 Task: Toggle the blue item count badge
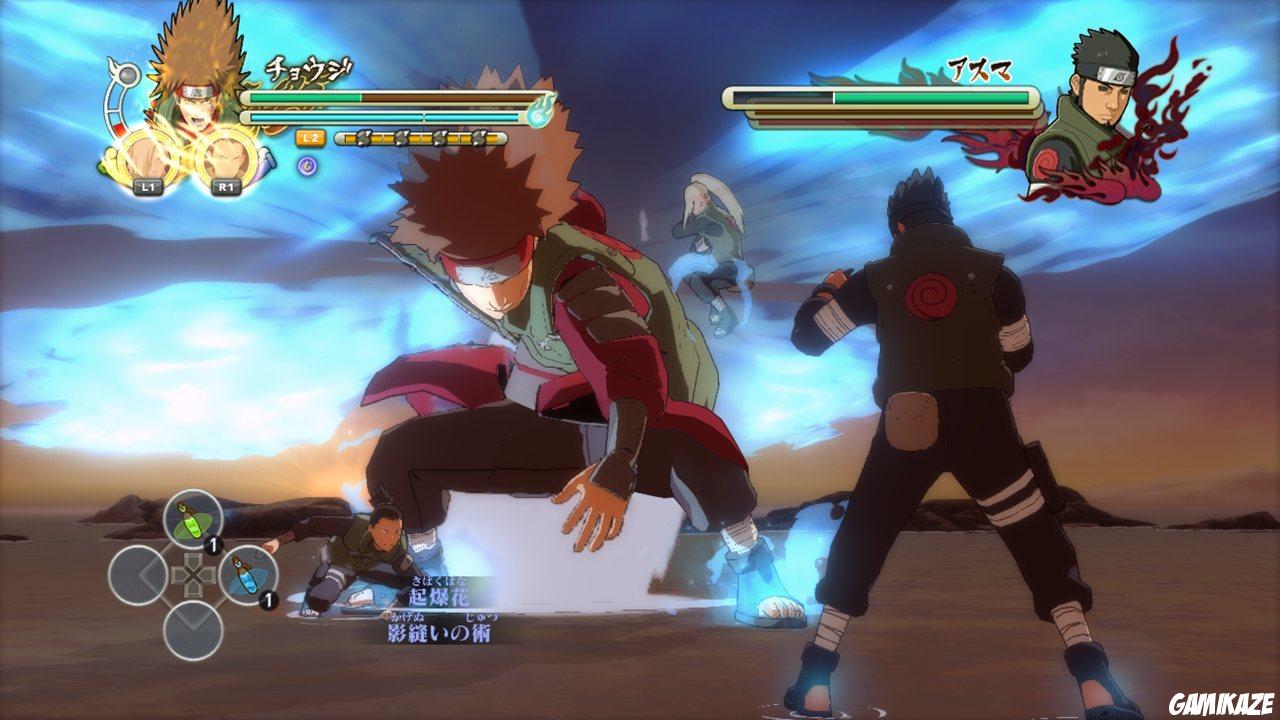pyautogui.click(x=267, y=597)
